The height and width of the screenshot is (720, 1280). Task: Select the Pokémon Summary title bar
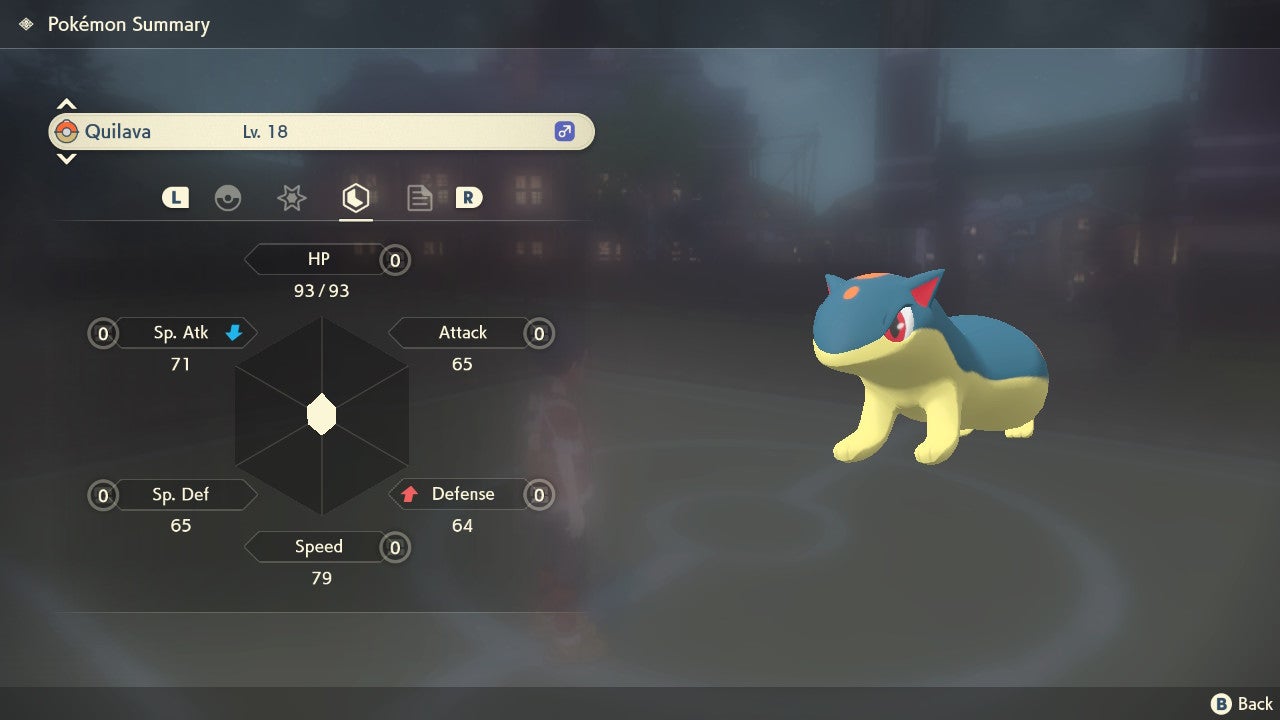pyautogui.click(x=129, y=24)
